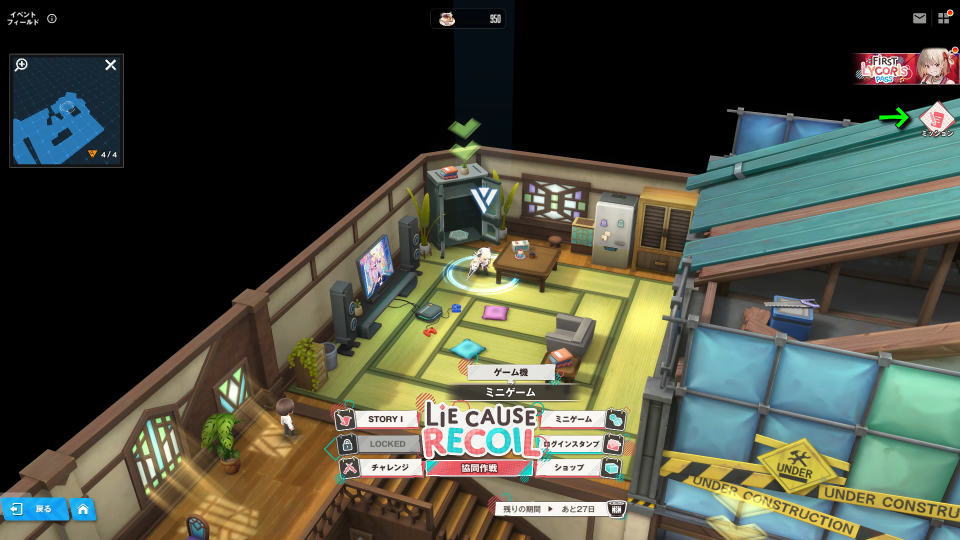Open 協同作戦 co-op operation
The image size is (960, 540).
[x=479, y=467]
